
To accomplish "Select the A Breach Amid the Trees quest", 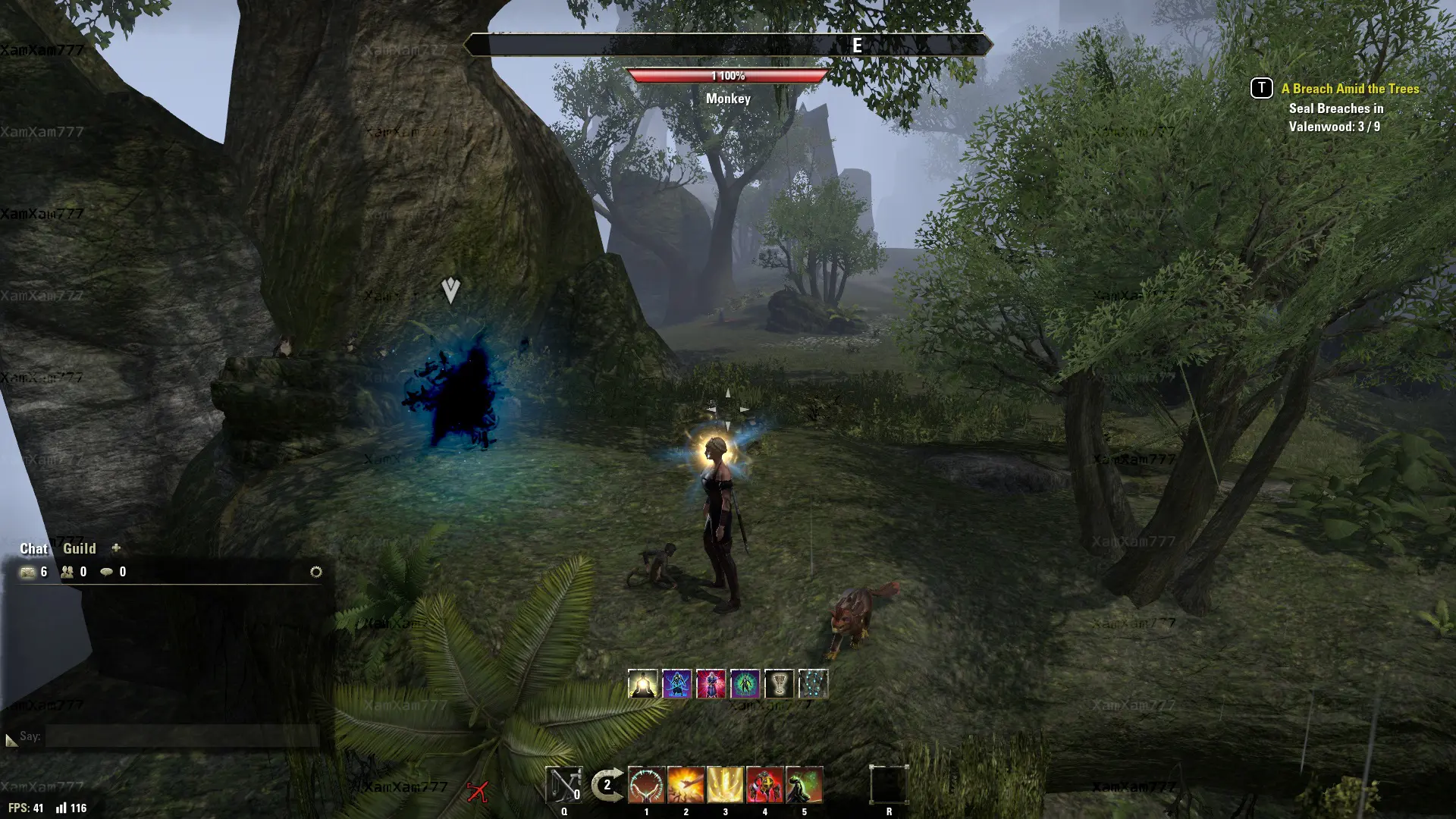I will click(1350, 89).
